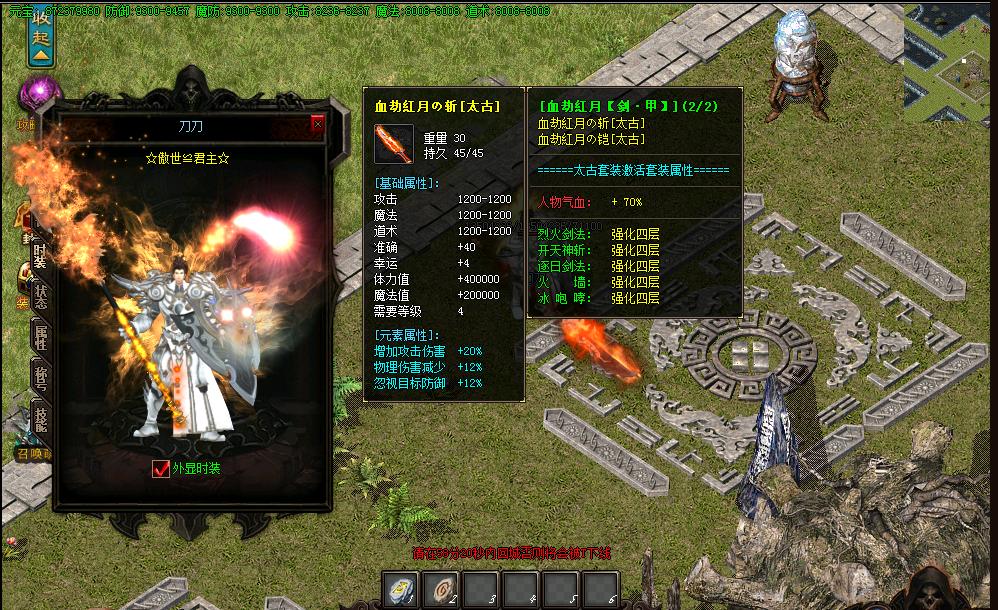Use the spiral rune item in hotbar slot 2
The width and height of the screenshot is (998, 610).
coord(441,590)
